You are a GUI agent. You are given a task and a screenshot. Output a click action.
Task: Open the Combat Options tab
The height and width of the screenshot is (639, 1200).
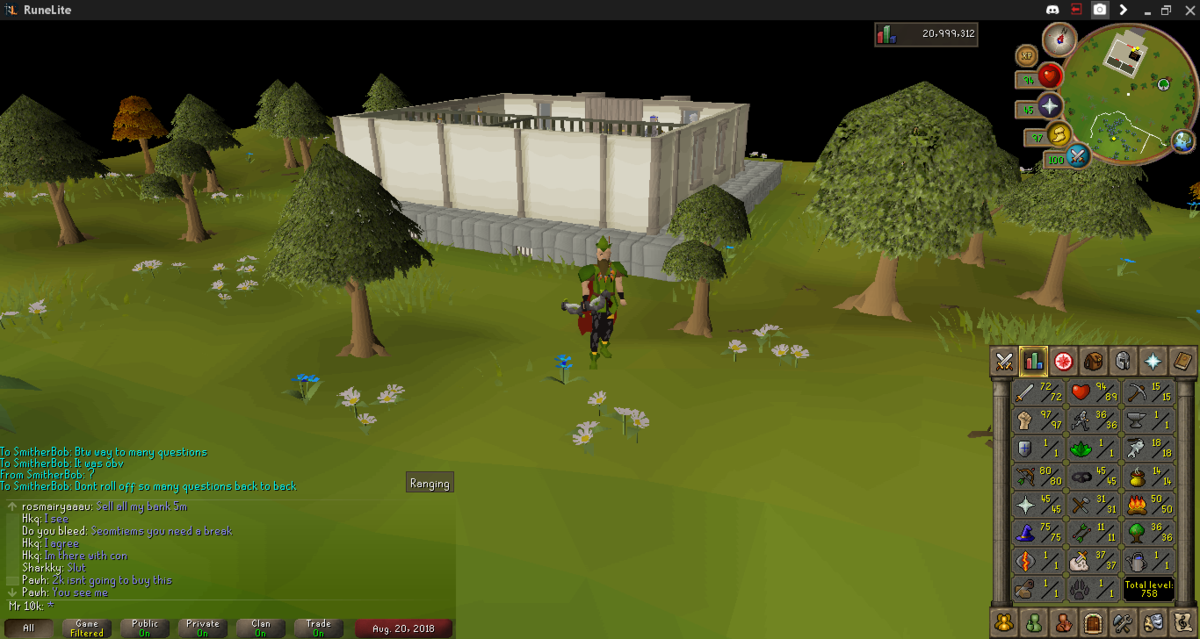click(1004, 362)
